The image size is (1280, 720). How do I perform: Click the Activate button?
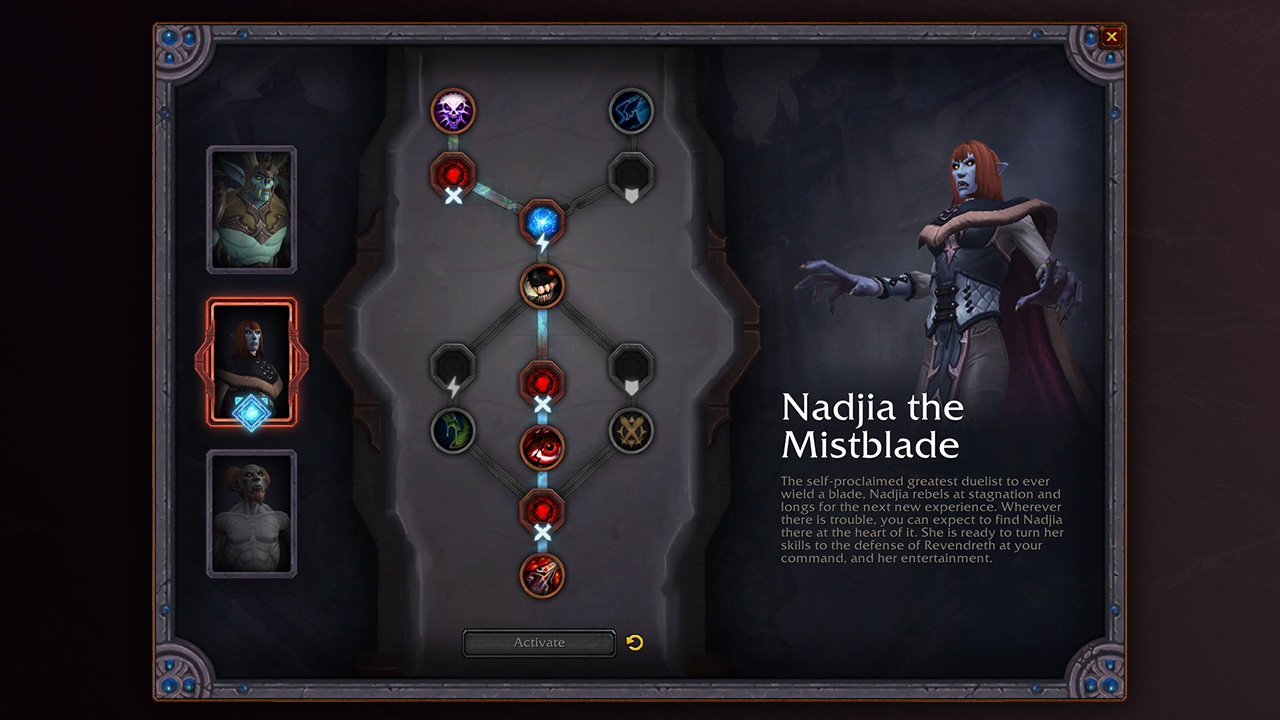click(539, 643)
